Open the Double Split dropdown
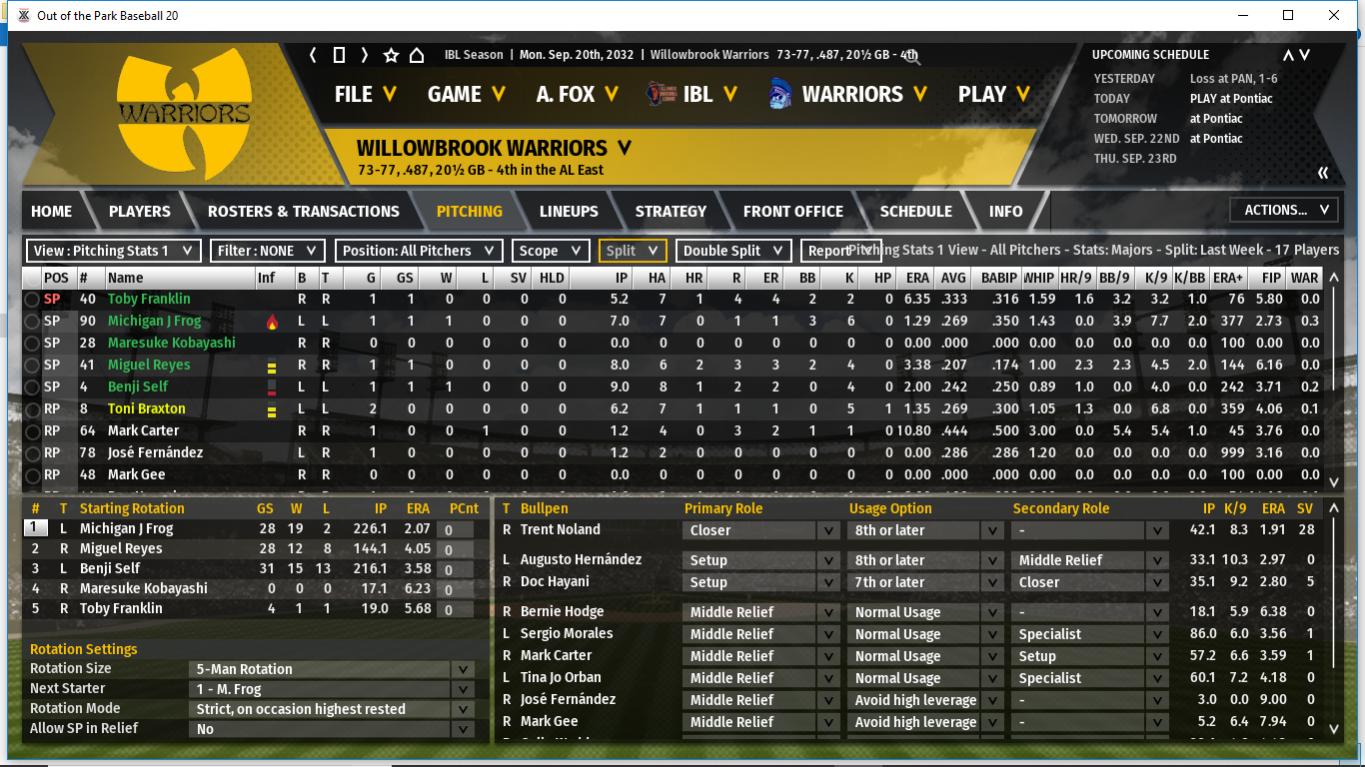The image size is (1365, 767). point(733,251)
